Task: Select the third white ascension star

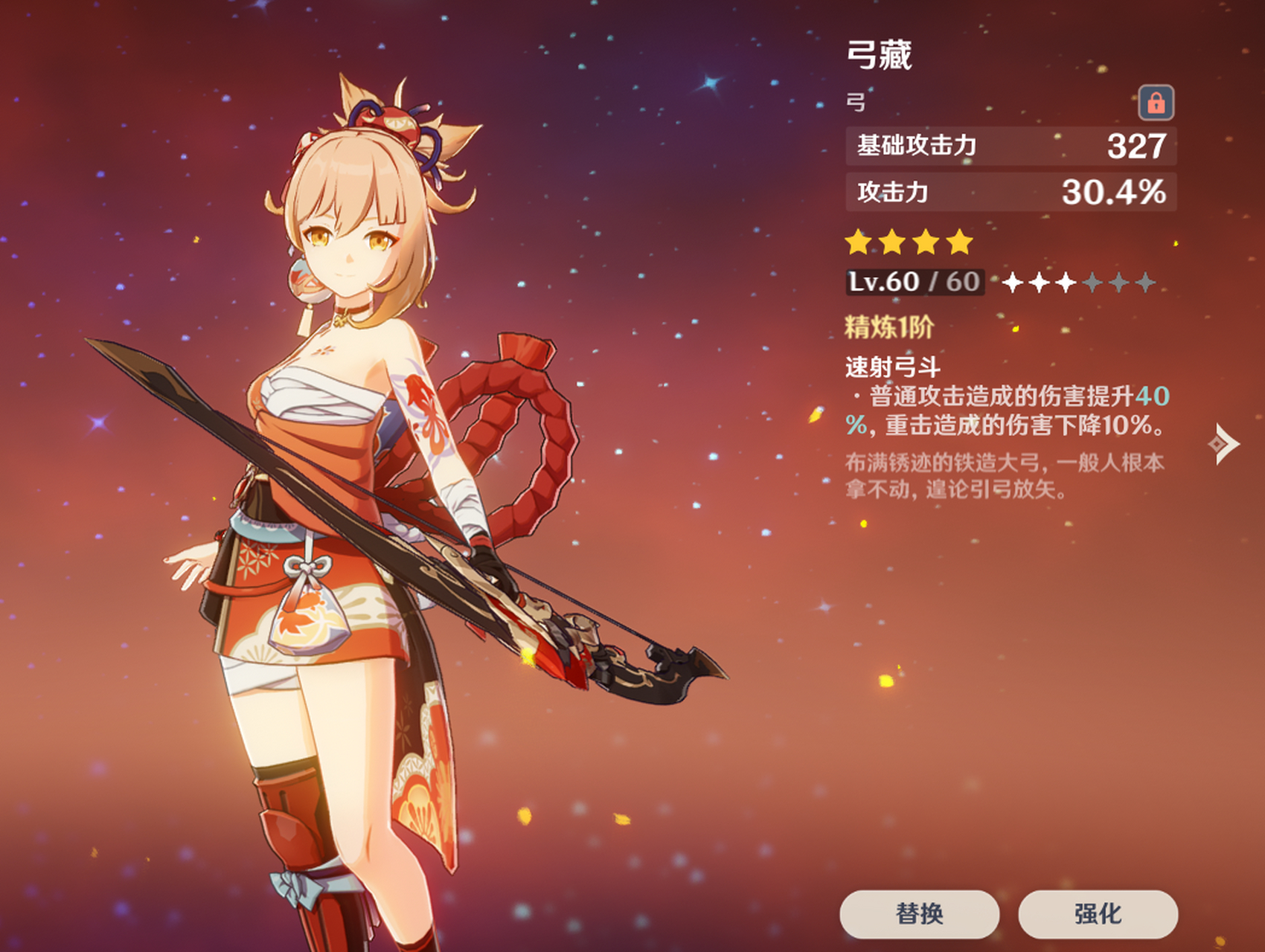Action: 1083,283
